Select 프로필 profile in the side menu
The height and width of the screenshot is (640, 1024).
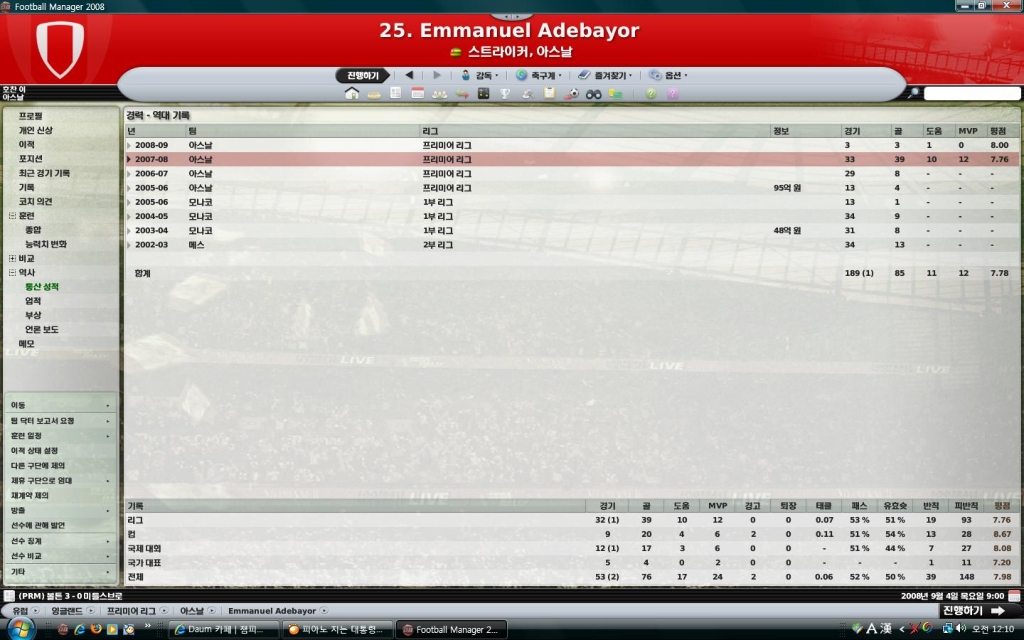point(31,116)
